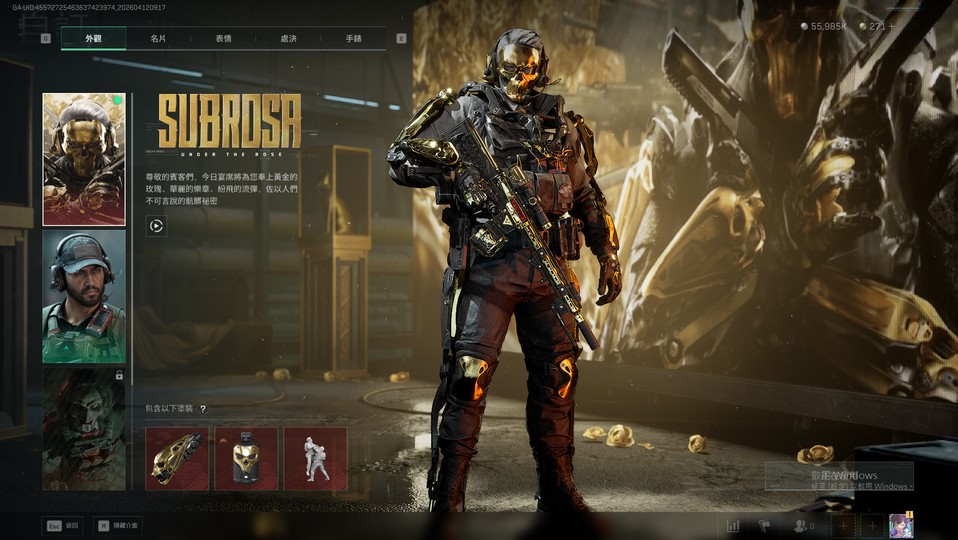The height and width of the screenshot is (540, 958).
Task: Show help for included items question mark
Action: tap(203, 409)
